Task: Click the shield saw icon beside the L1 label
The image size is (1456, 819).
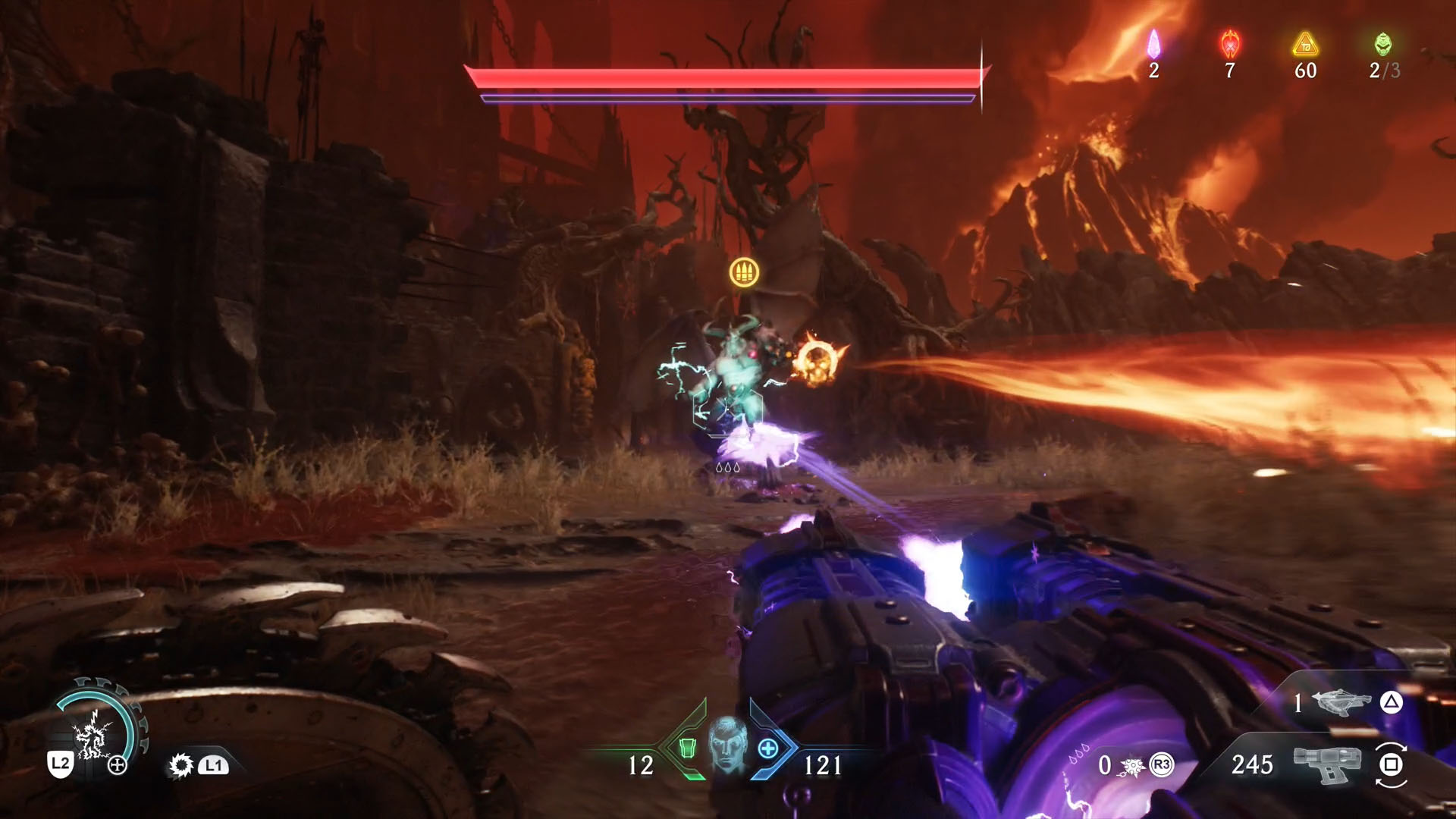Action: (183, 765)
